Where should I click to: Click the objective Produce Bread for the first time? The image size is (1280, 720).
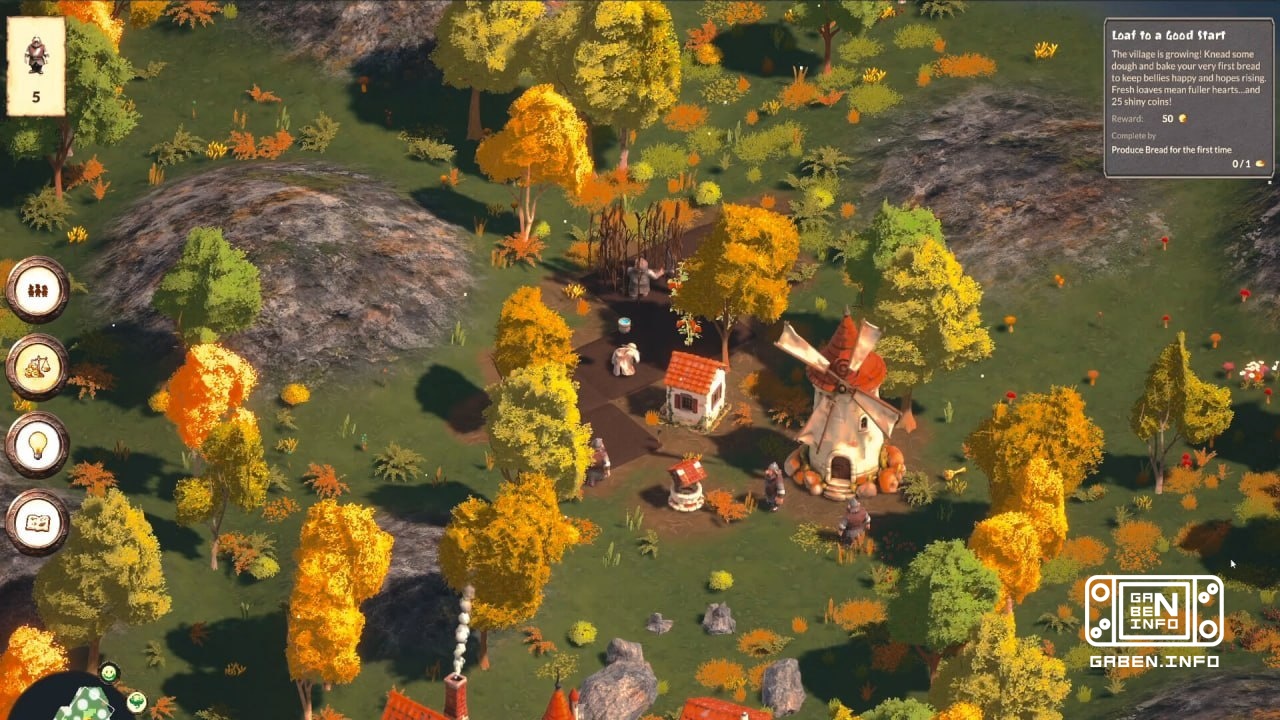[1172, 147]
